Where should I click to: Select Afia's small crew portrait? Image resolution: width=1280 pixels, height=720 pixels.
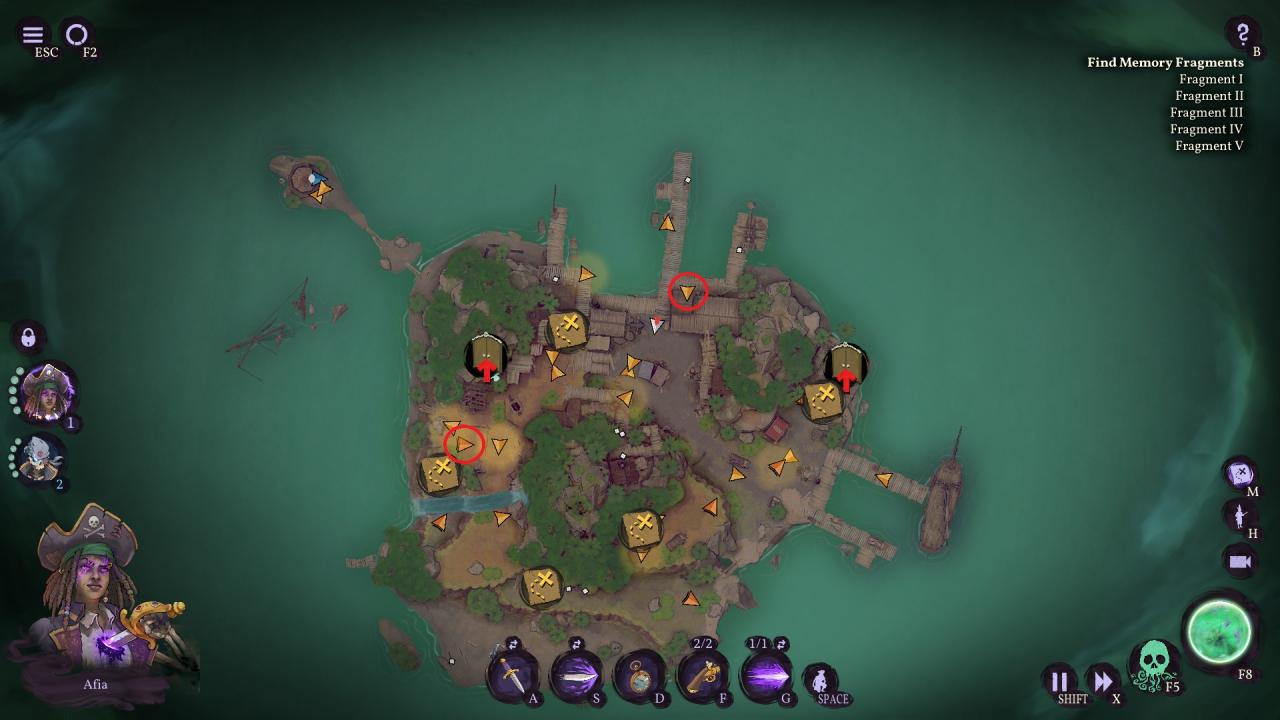pyautogui.click(x=47, y=393)
